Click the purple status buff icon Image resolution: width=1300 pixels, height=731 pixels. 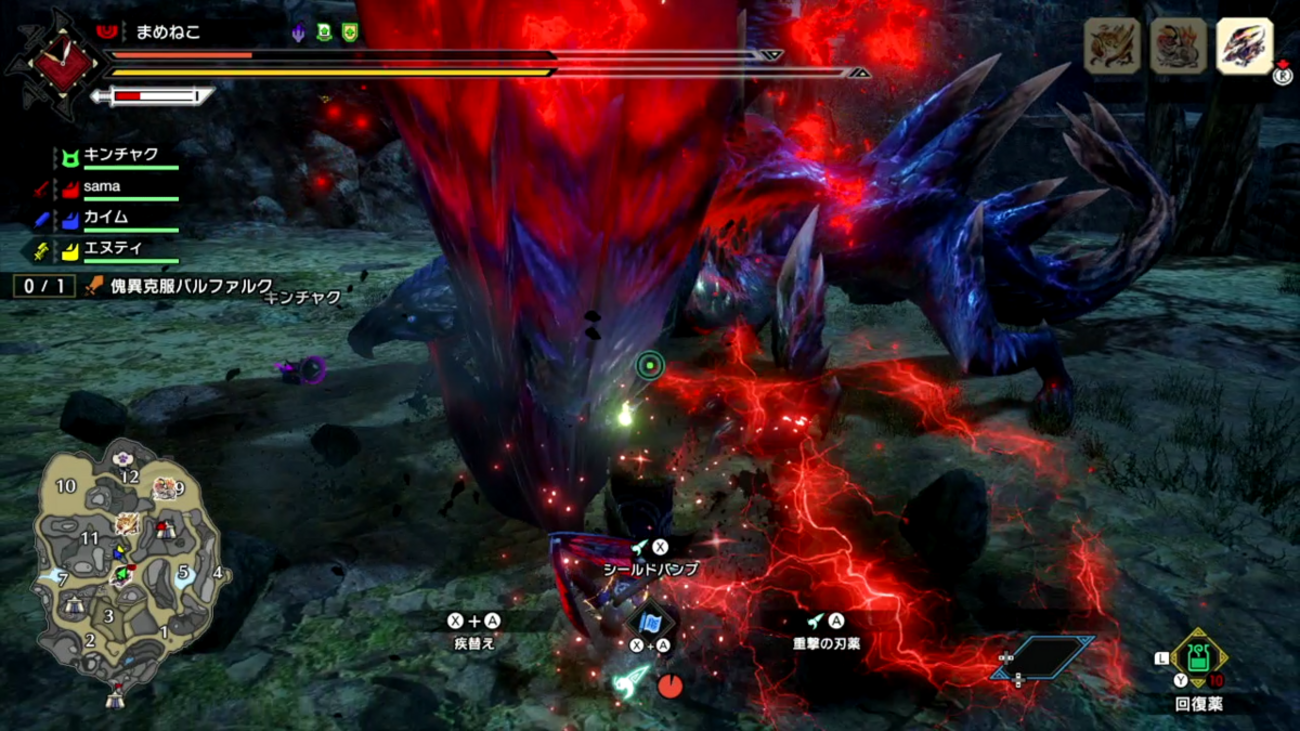click(x=298, y=33)
